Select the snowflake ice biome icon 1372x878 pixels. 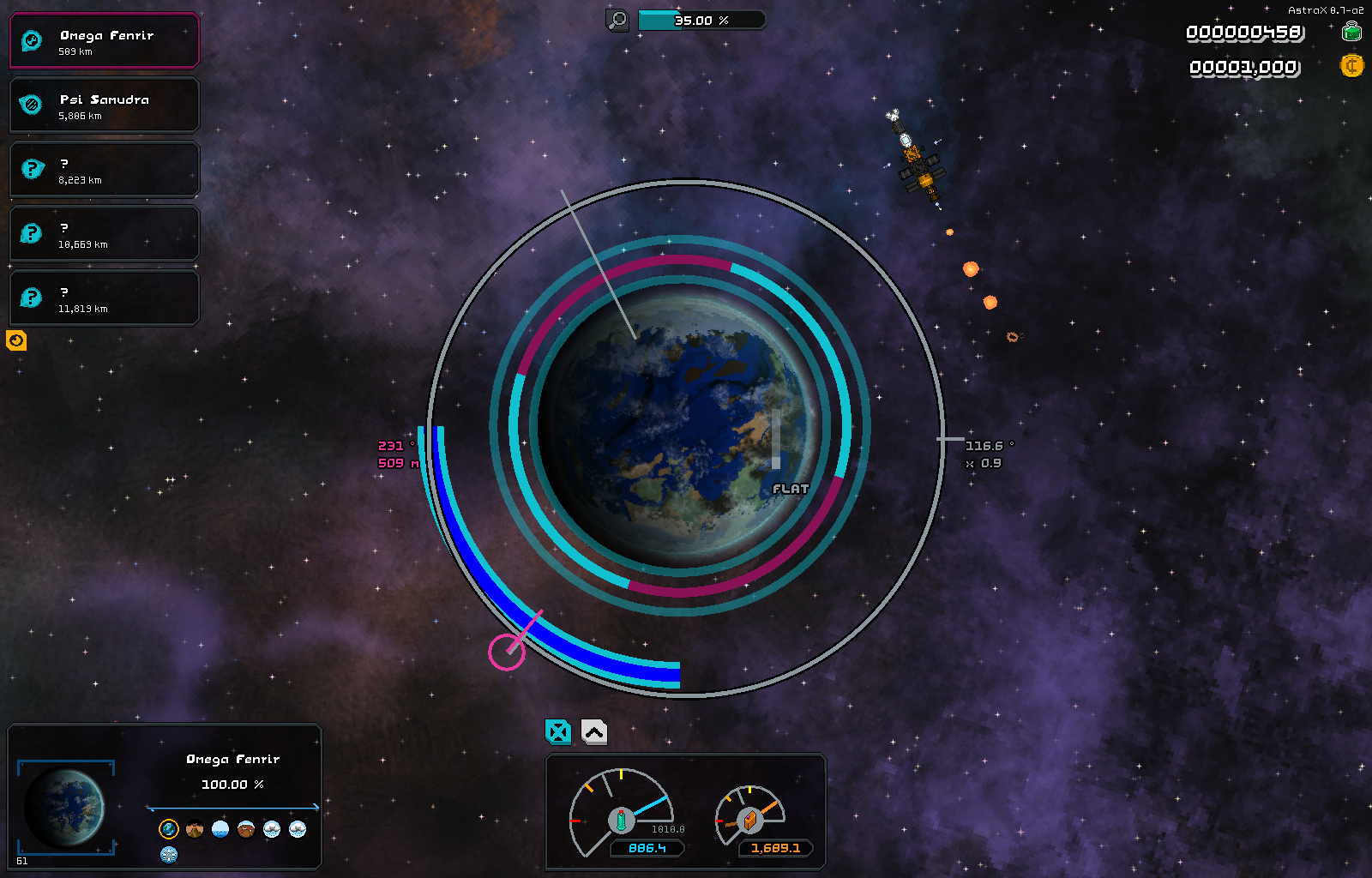pos(169,854)
